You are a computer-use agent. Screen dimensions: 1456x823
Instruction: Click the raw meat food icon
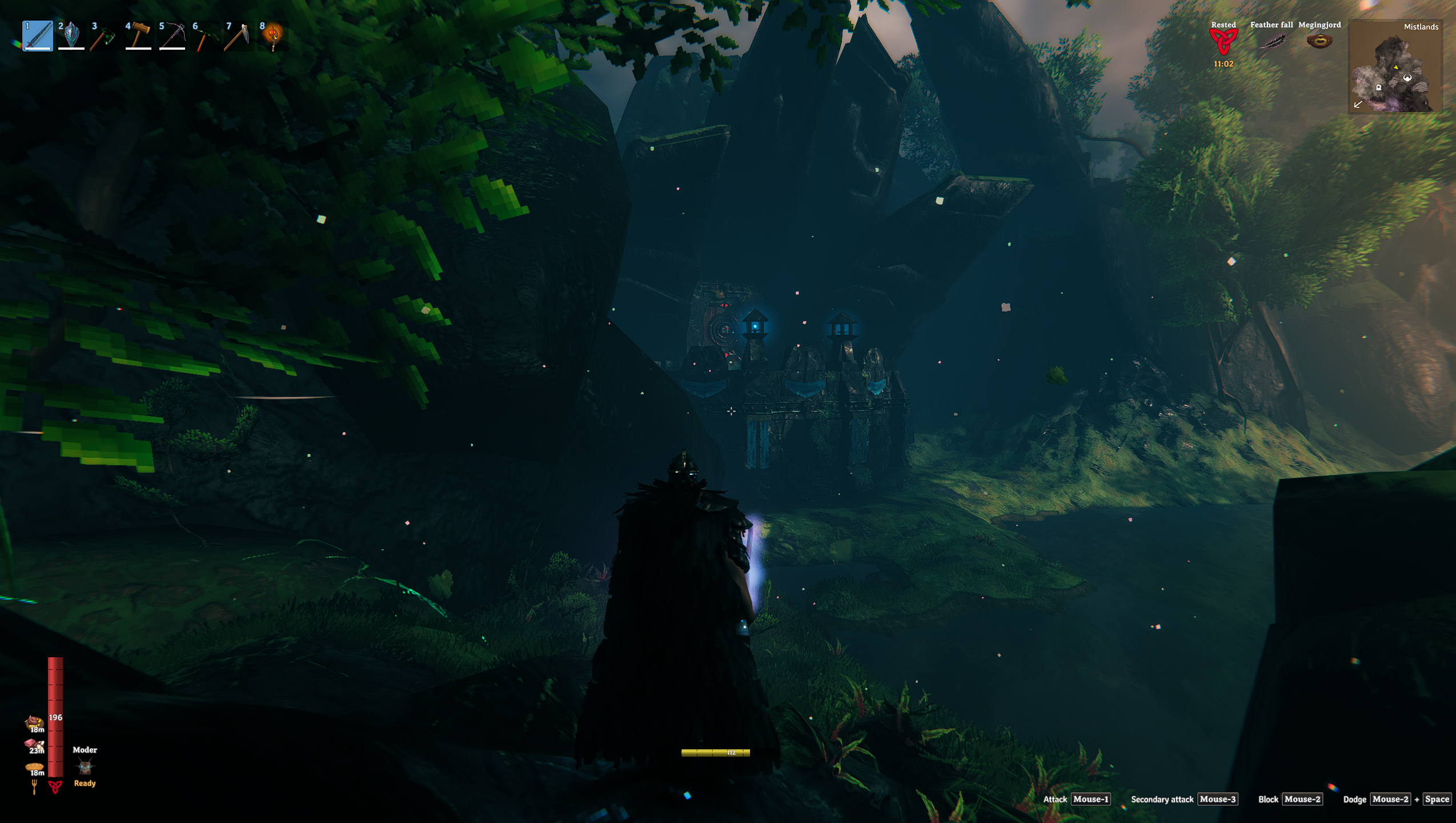[x=33, y=744]
